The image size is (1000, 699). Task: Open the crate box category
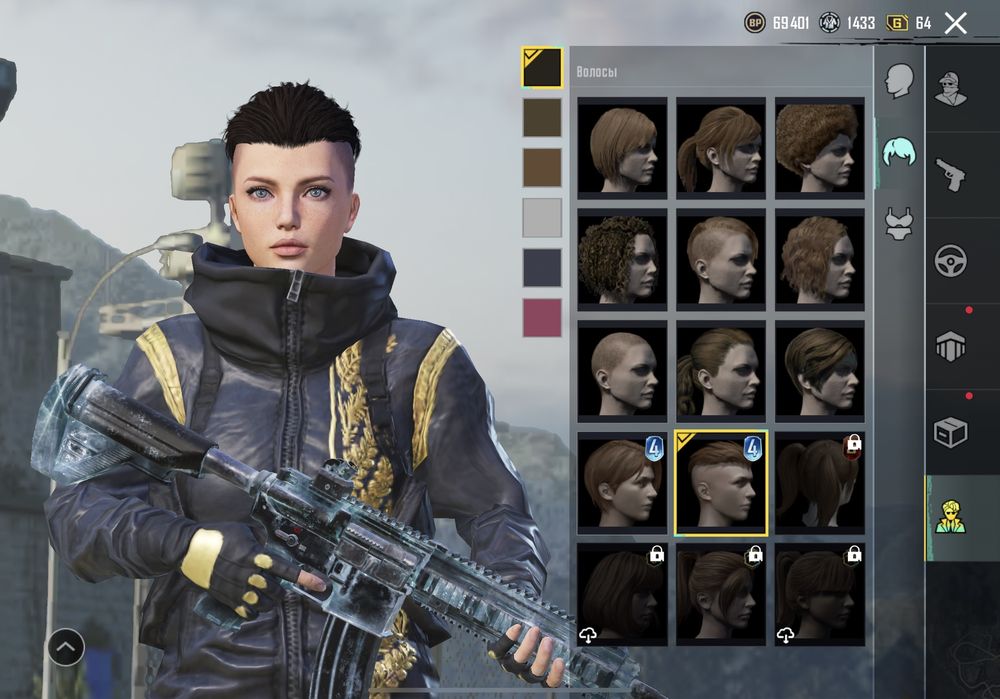click(950, 432)
